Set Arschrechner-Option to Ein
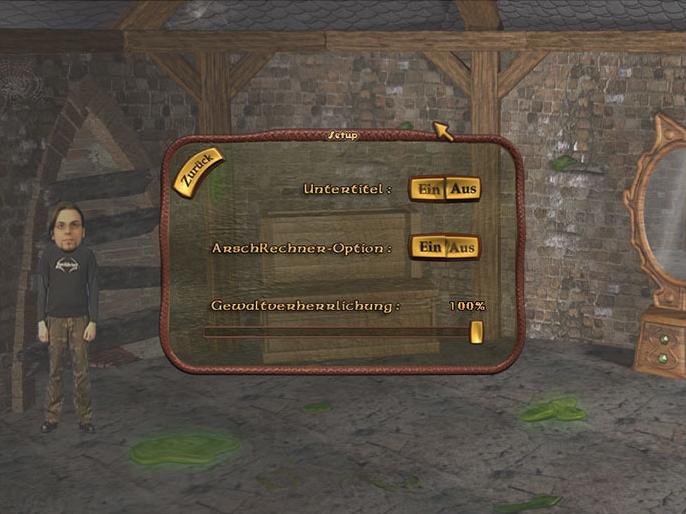Screen dimensions: 686x514 click(429, 247)
